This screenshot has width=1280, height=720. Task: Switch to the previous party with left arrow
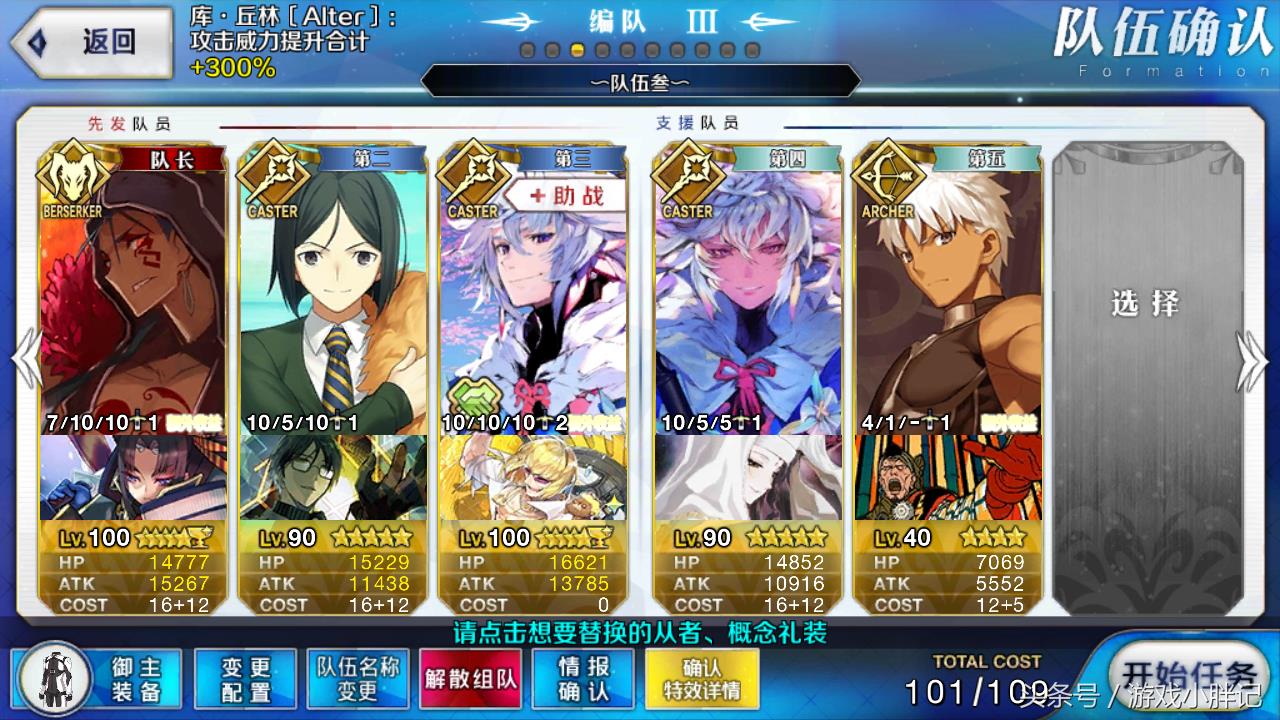coord(24,360)
